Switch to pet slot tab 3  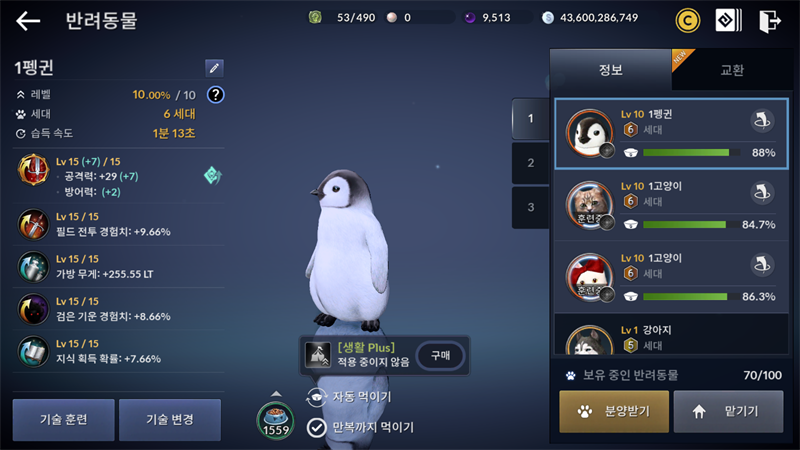[530, 207]
